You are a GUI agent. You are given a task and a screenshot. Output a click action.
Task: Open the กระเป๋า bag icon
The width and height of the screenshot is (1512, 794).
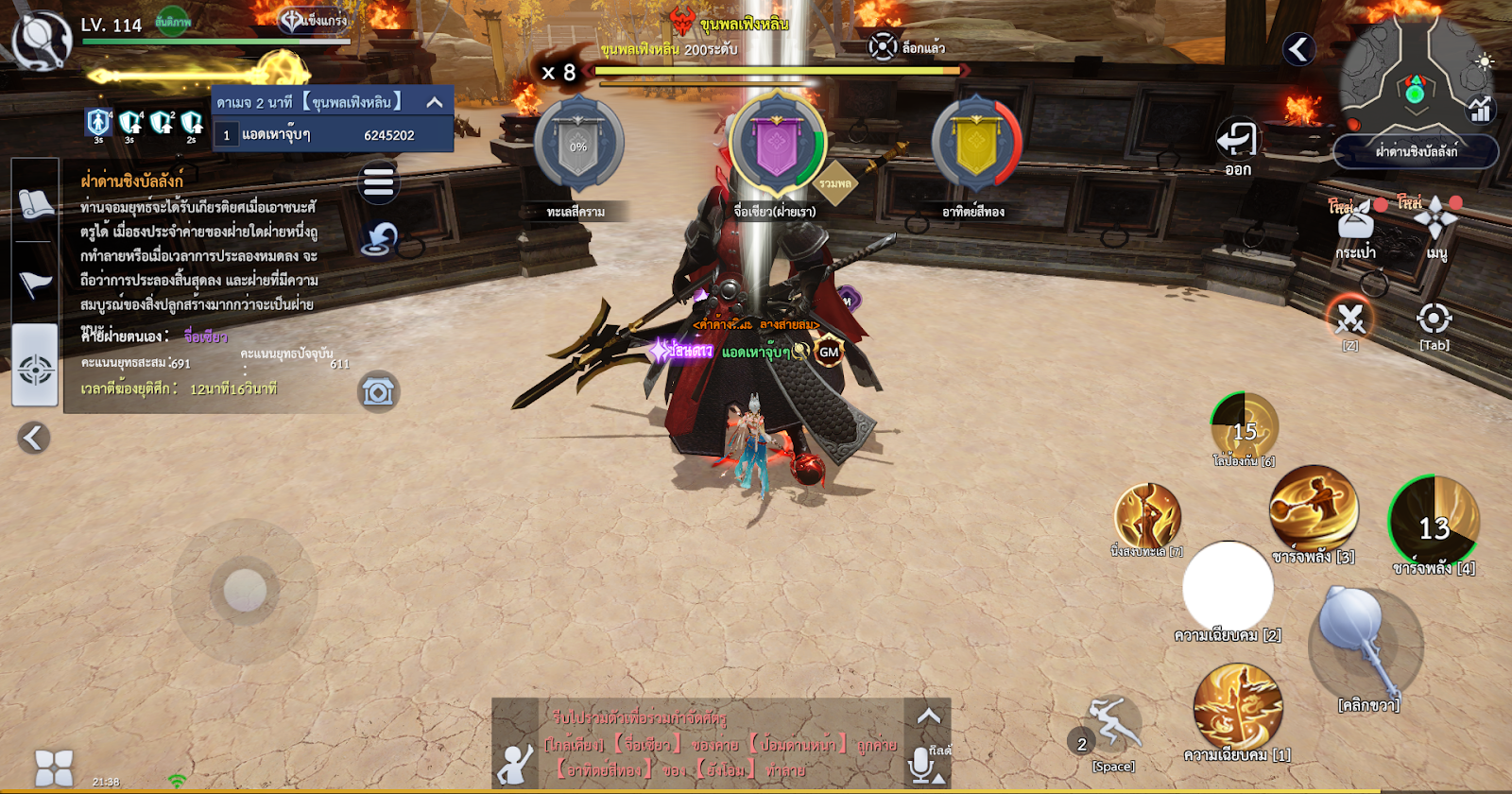coord(1355,223)
